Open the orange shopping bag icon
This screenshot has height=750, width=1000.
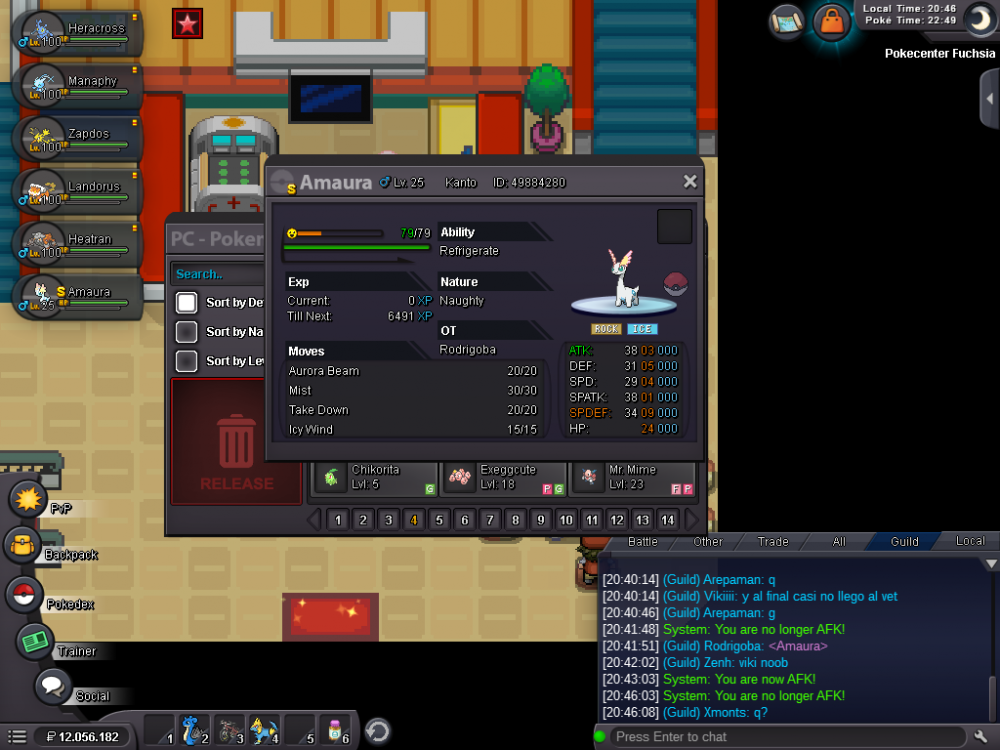831,20
